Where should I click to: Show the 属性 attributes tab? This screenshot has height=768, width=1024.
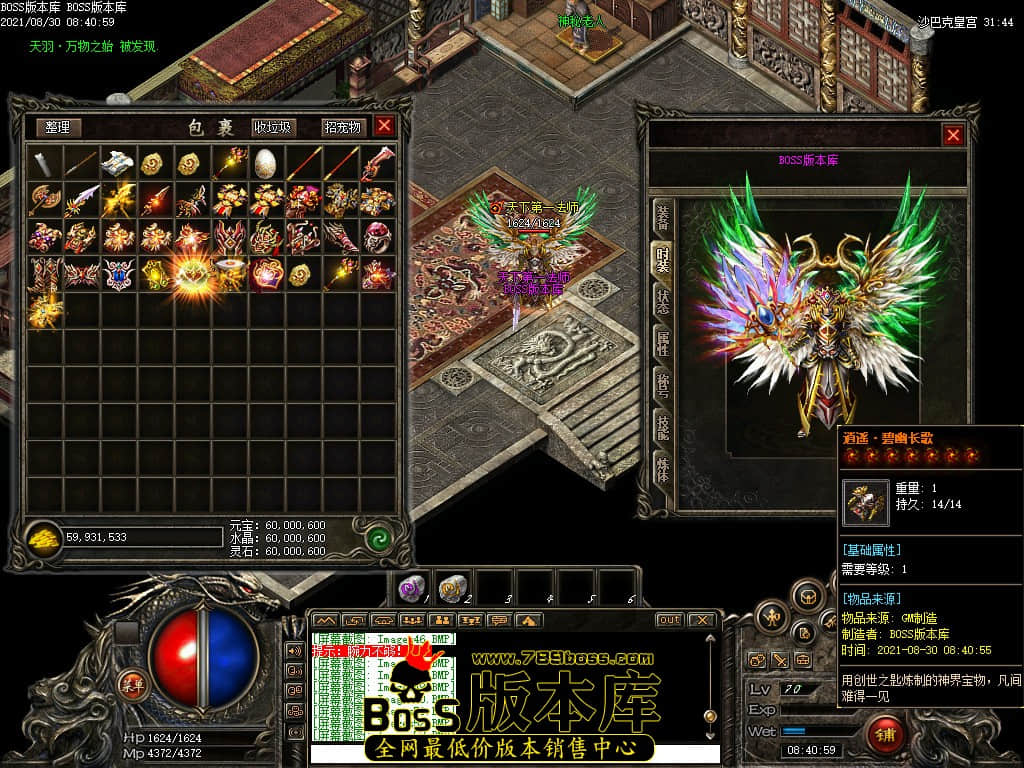coord(662,343)
